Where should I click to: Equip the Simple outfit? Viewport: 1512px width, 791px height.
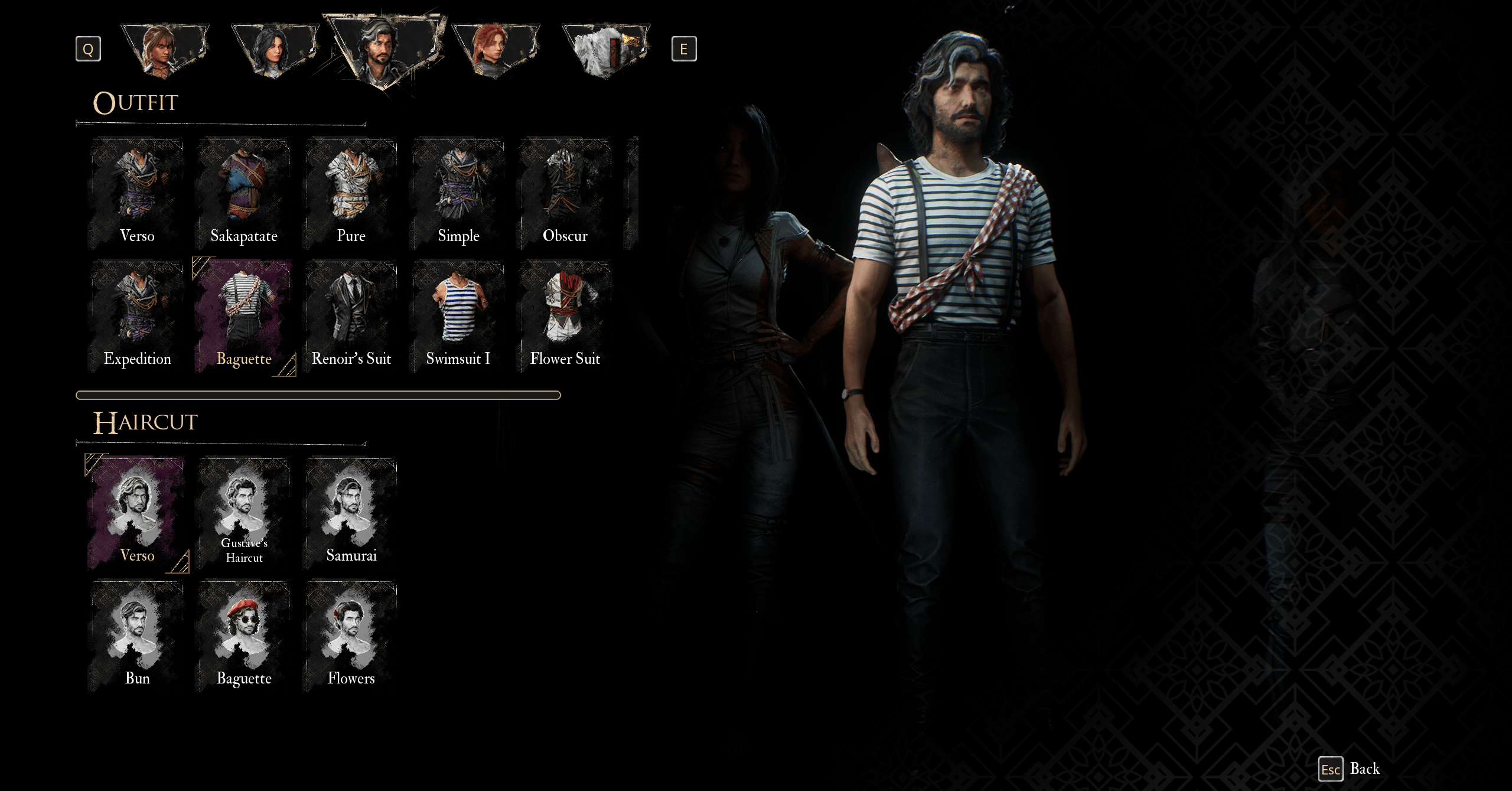[458, 194]
